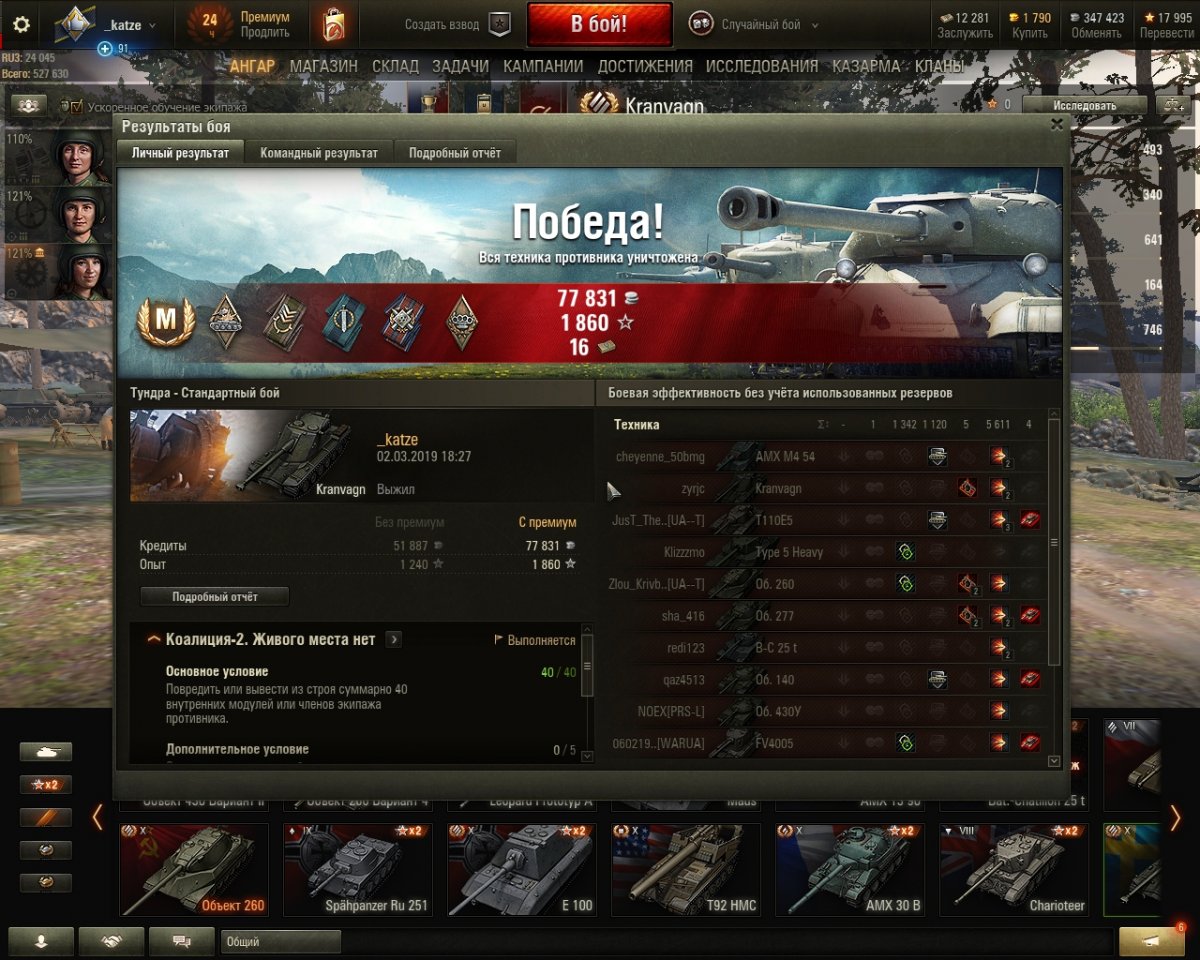Open the Магазин menu

click(323, 67)
